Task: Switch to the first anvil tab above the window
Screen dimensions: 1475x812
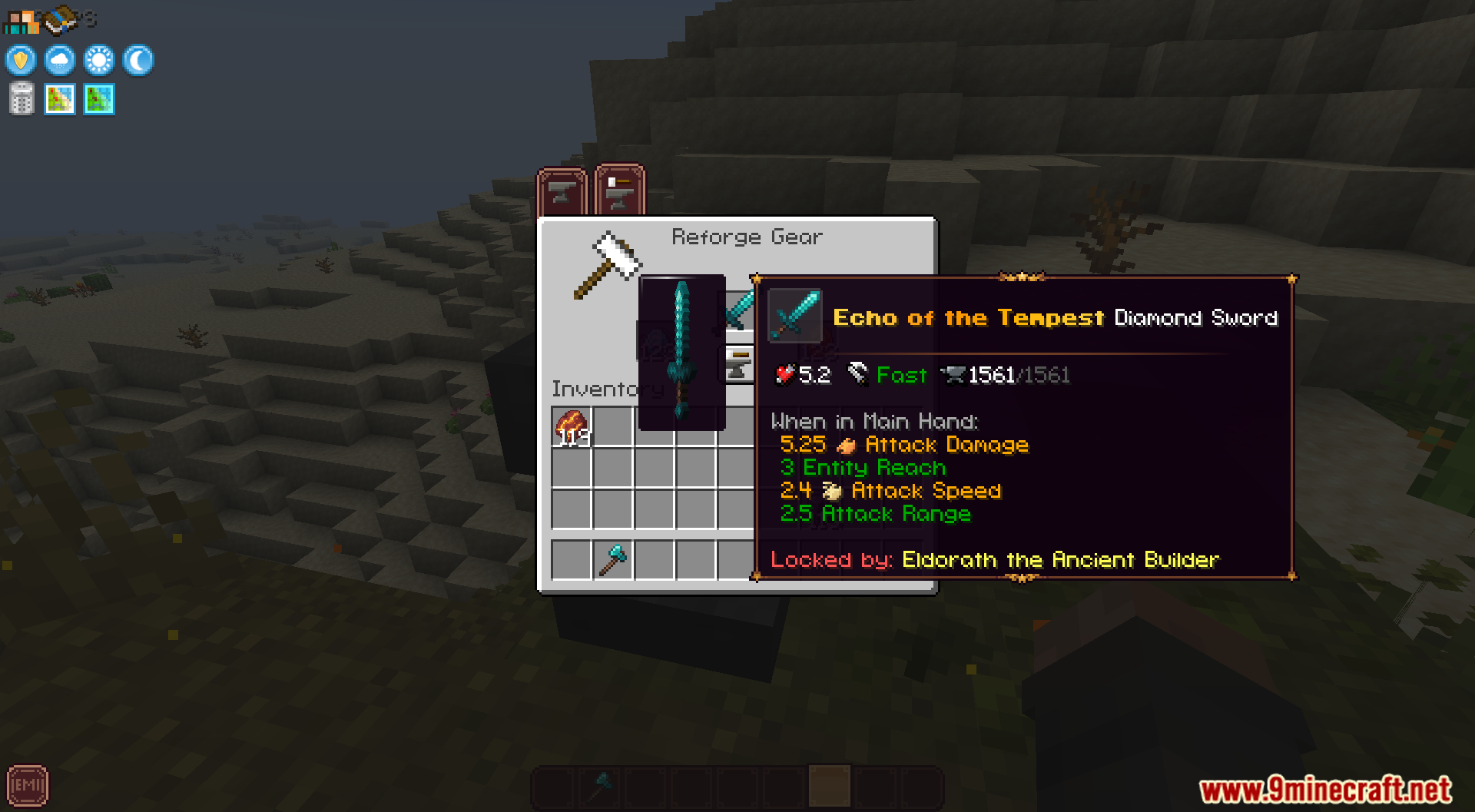Action: pyautogui.click(x=562, y=191)
